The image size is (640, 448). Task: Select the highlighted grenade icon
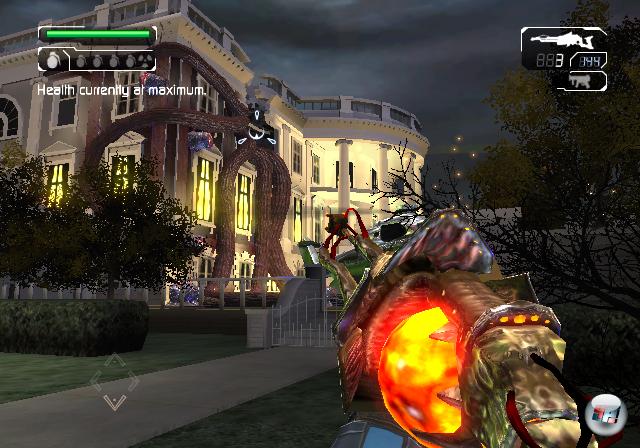(x=53, y=61)
